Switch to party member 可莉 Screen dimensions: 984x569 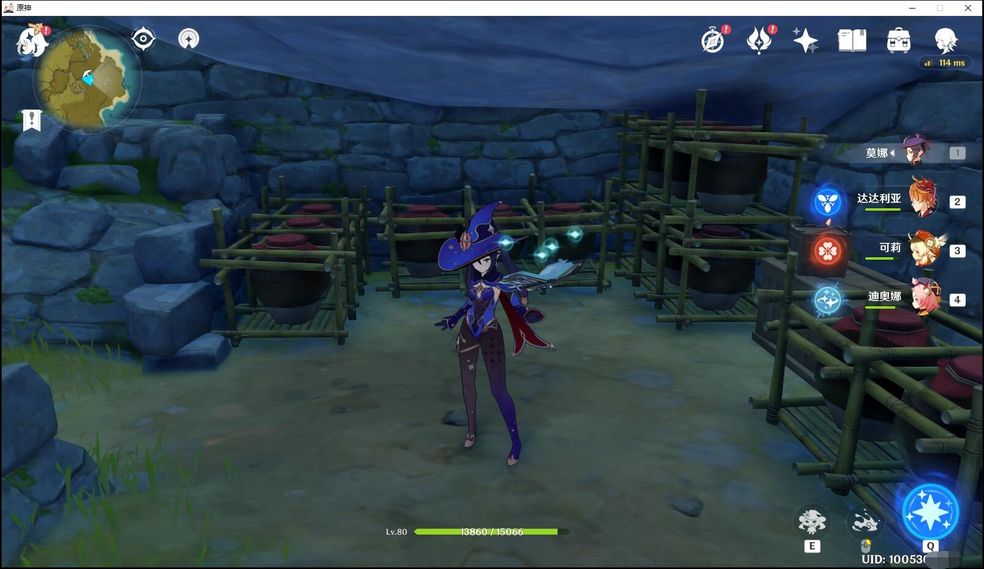926,249
